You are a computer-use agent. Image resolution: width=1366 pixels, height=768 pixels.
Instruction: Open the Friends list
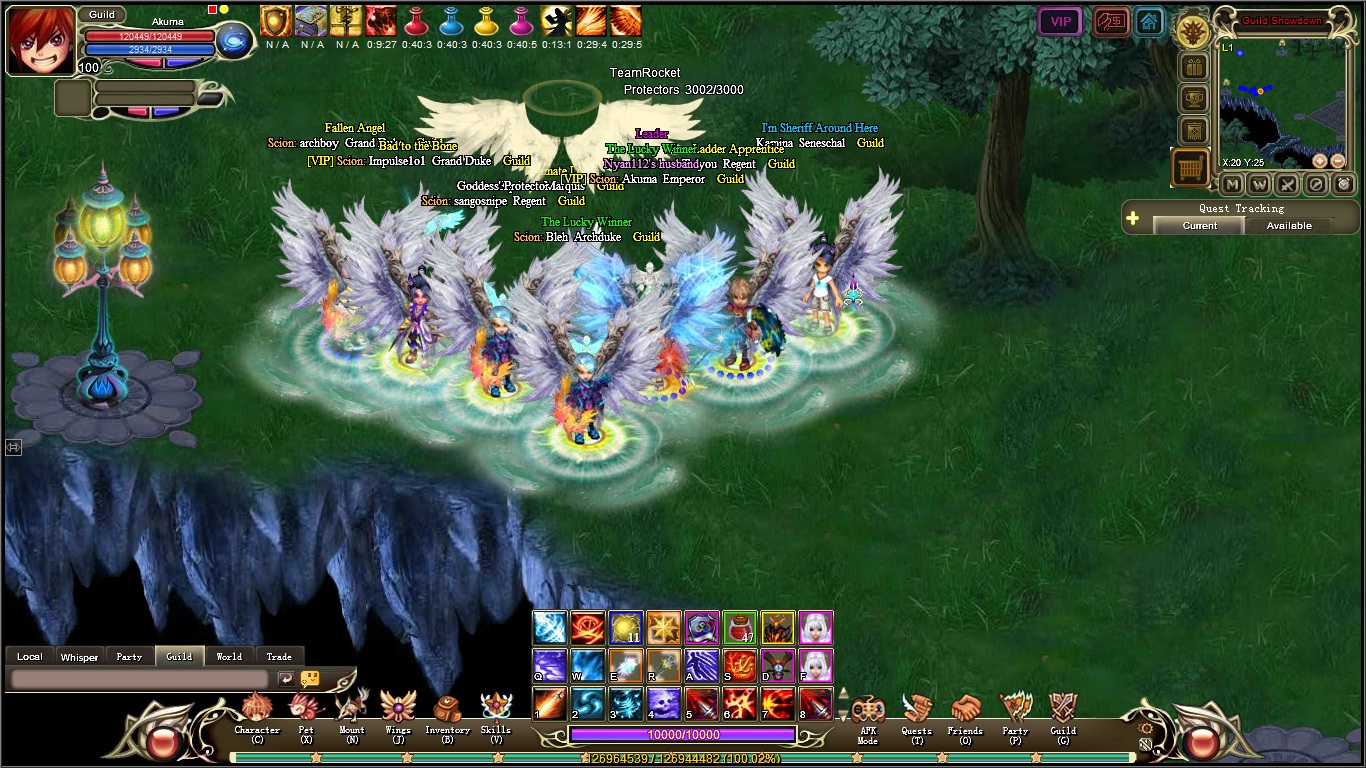(x=965, y=714)
